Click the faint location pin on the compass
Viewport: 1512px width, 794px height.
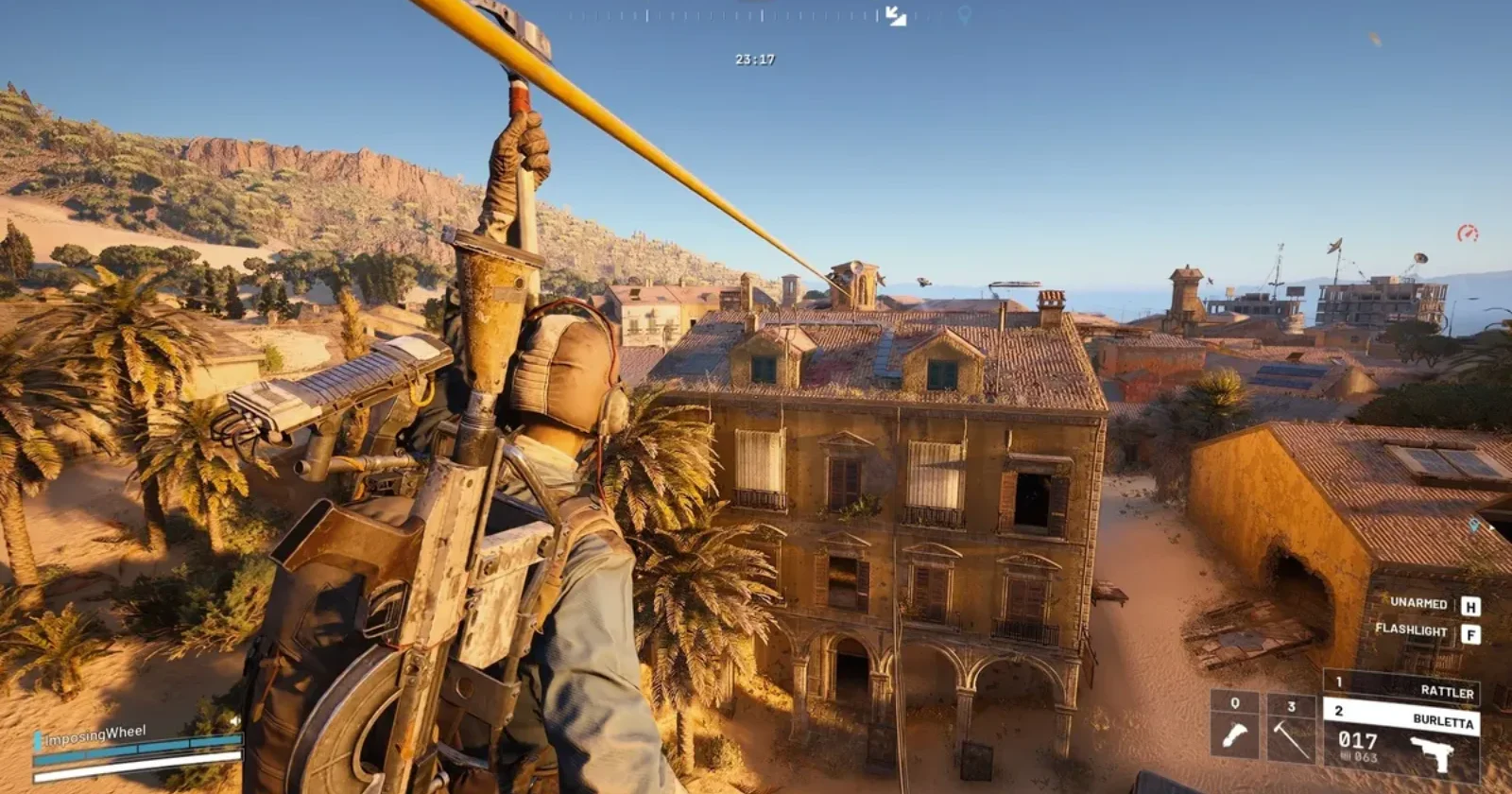coord(964,15)
